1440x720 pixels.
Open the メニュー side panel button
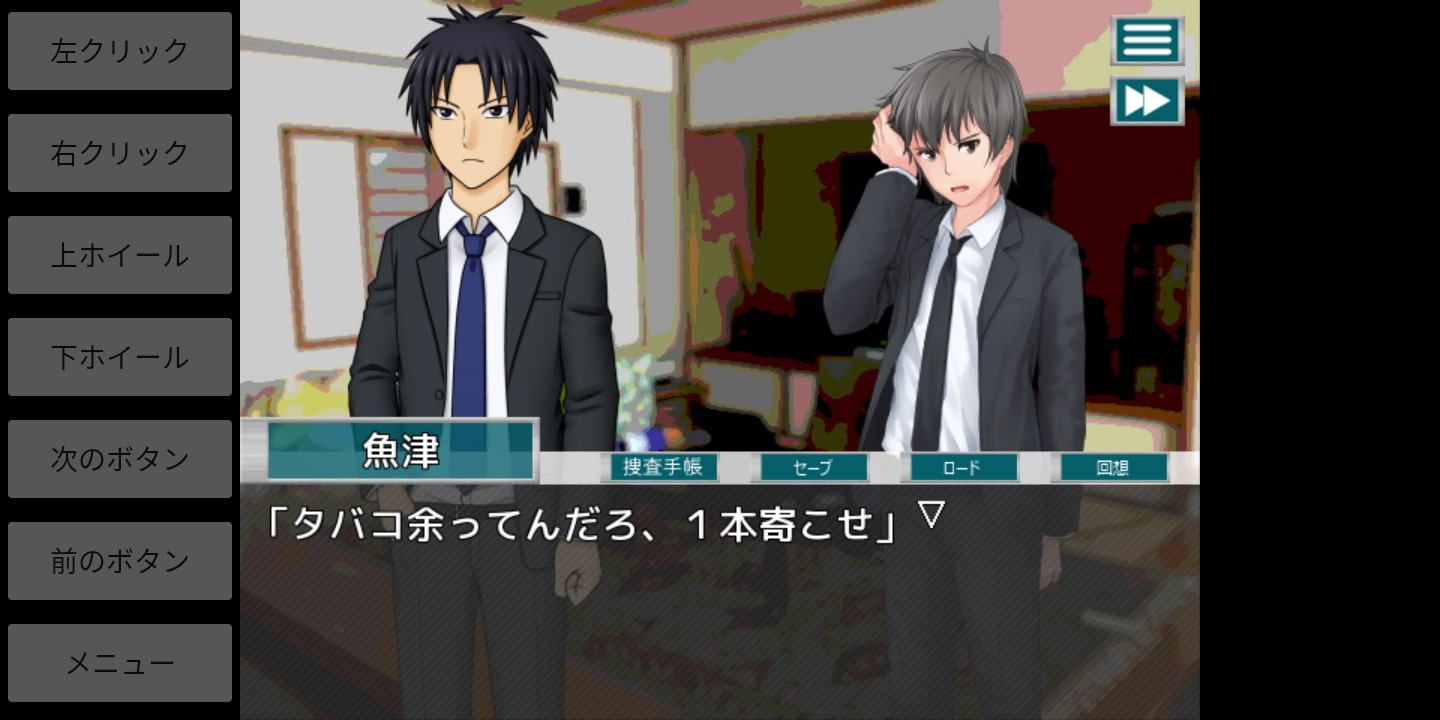tap(120, 663)
